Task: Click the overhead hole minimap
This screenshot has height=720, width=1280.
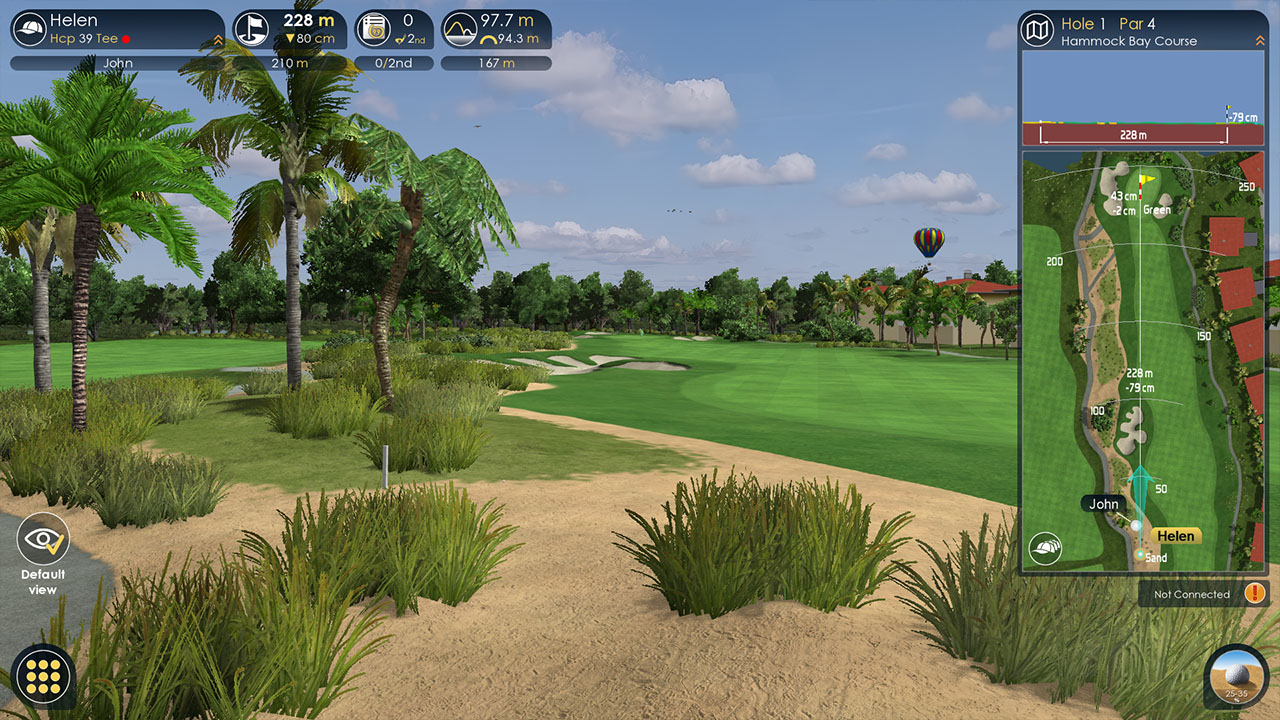Action: pos(1143,360)
